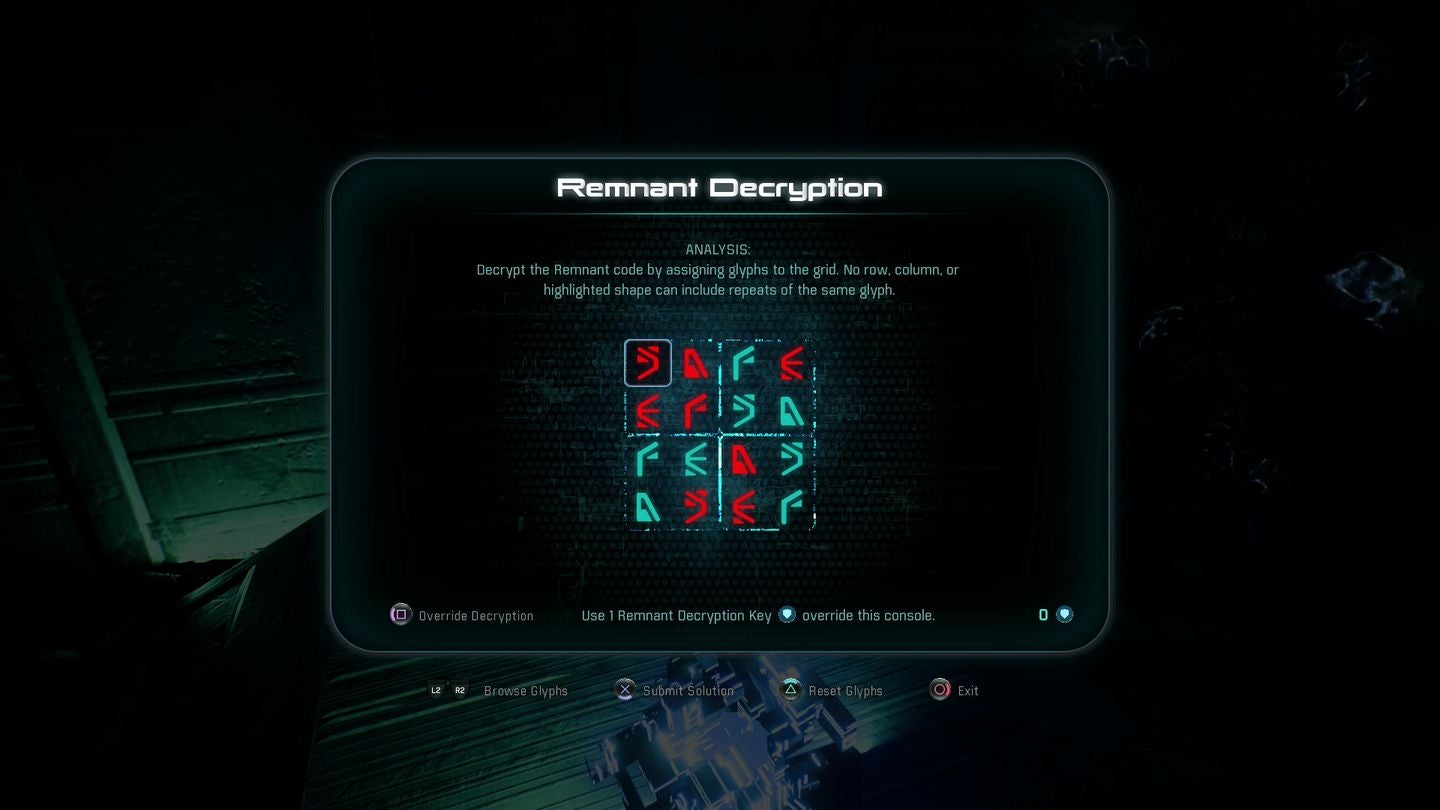
Task: Click the decryption key icon next to the zero counter
Action: [1064, 614]
